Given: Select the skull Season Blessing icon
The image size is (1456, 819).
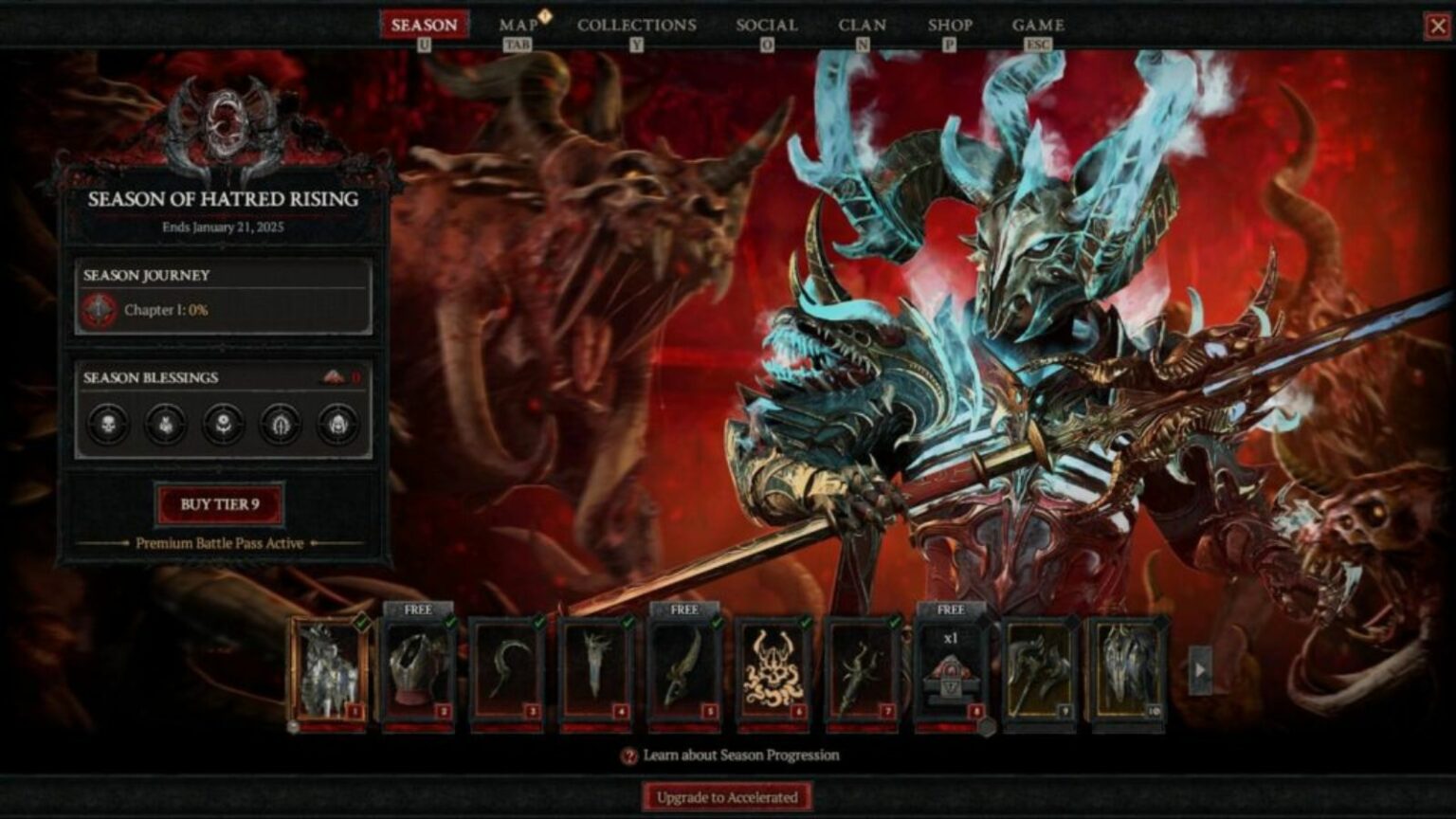Looking at the screenshot, I should [x=107, y=425].
